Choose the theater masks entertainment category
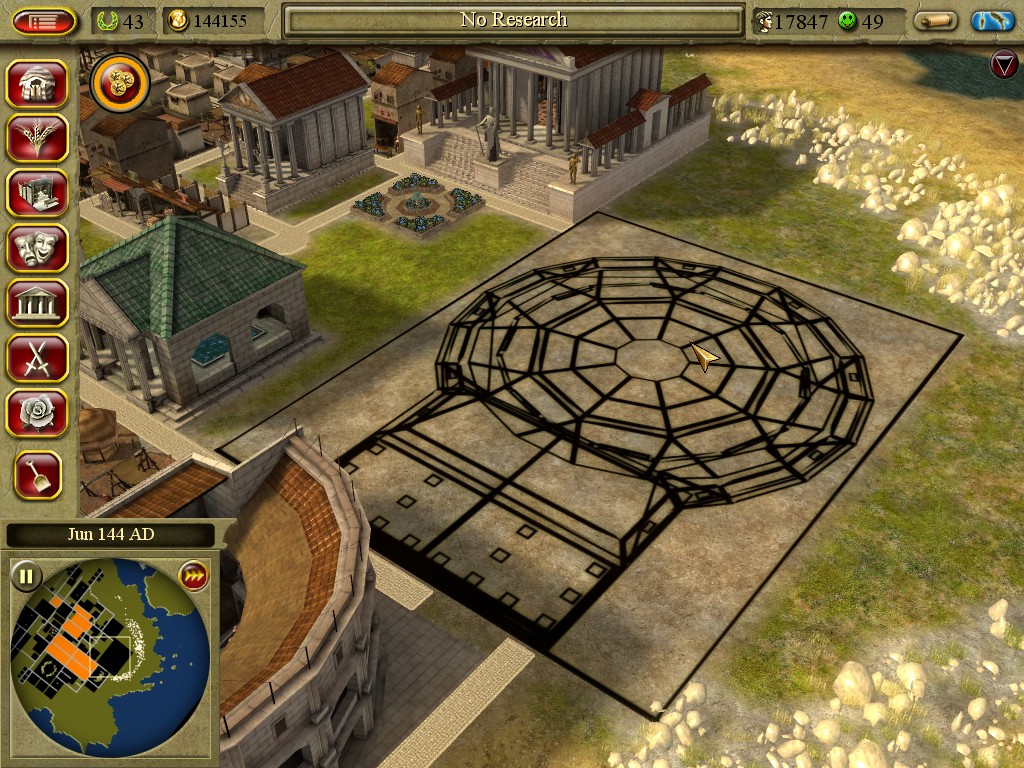The width and height of the screenshot is (1024, 768). pyautogui.click(x=38, y=248)
